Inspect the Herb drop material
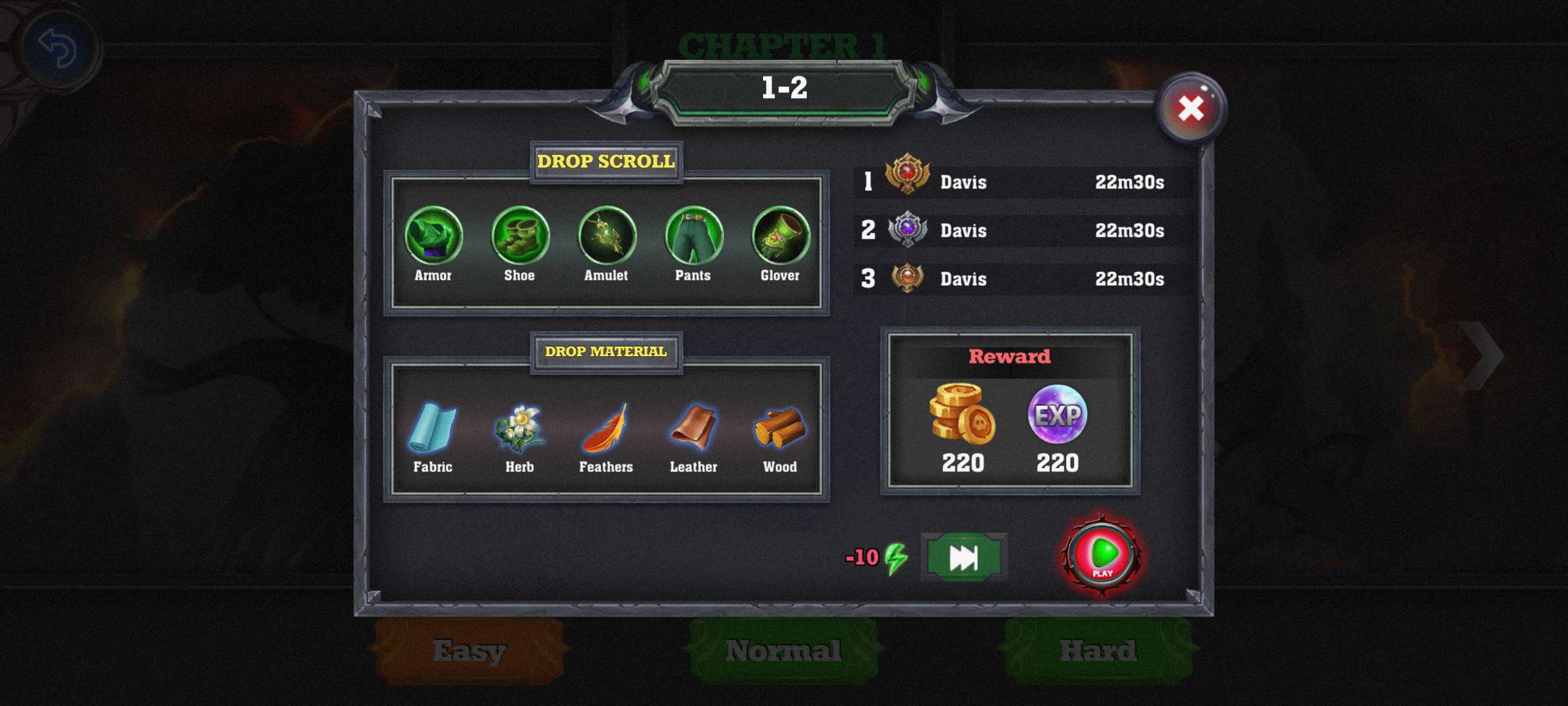The height and width of the screenshot is (706, 1568). point(519,428)
